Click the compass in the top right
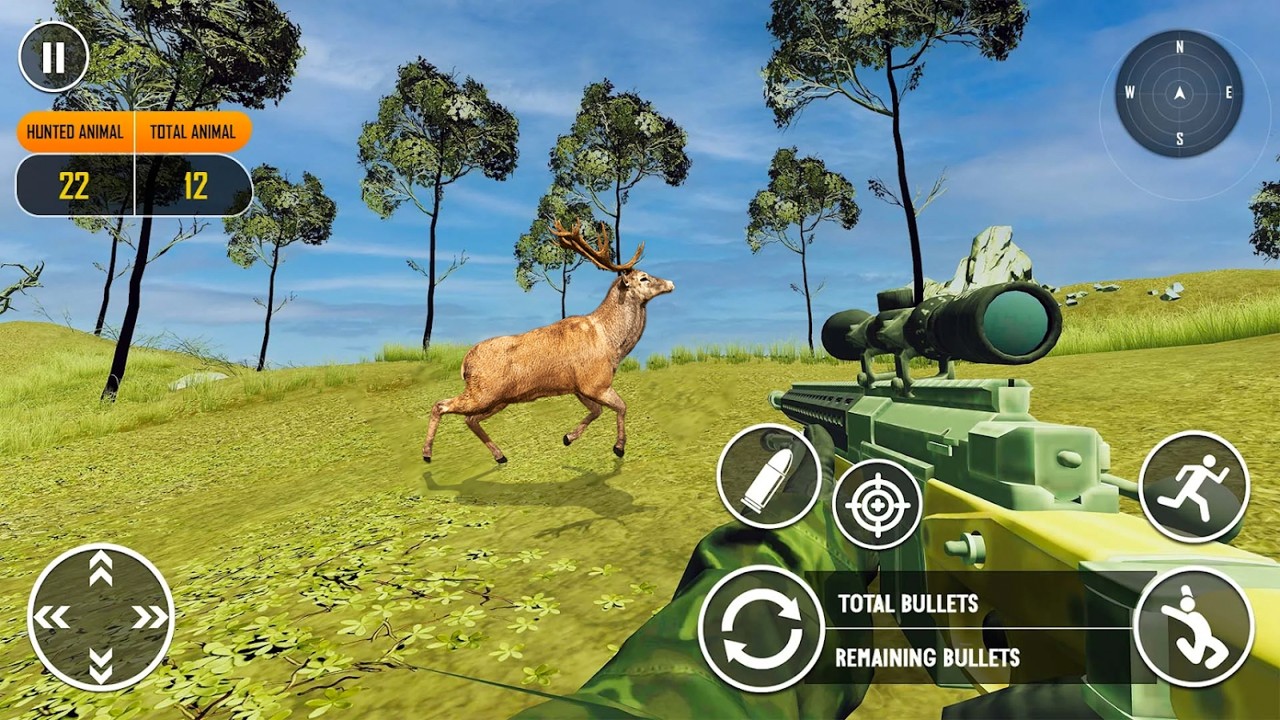 tap(1177, 95)
